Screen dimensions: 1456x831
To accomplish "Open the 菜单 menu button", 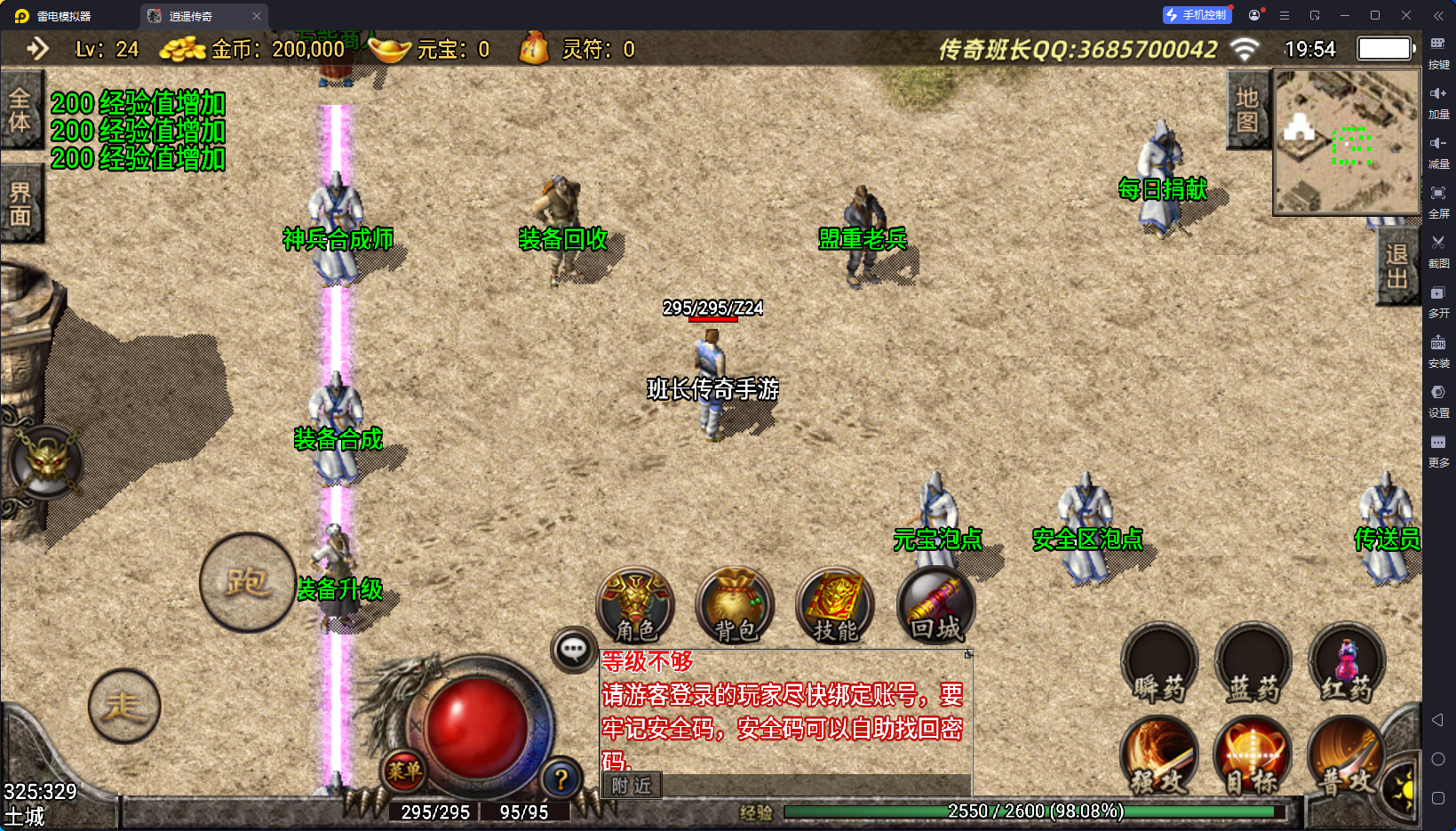I will click(x=404, y=771).
